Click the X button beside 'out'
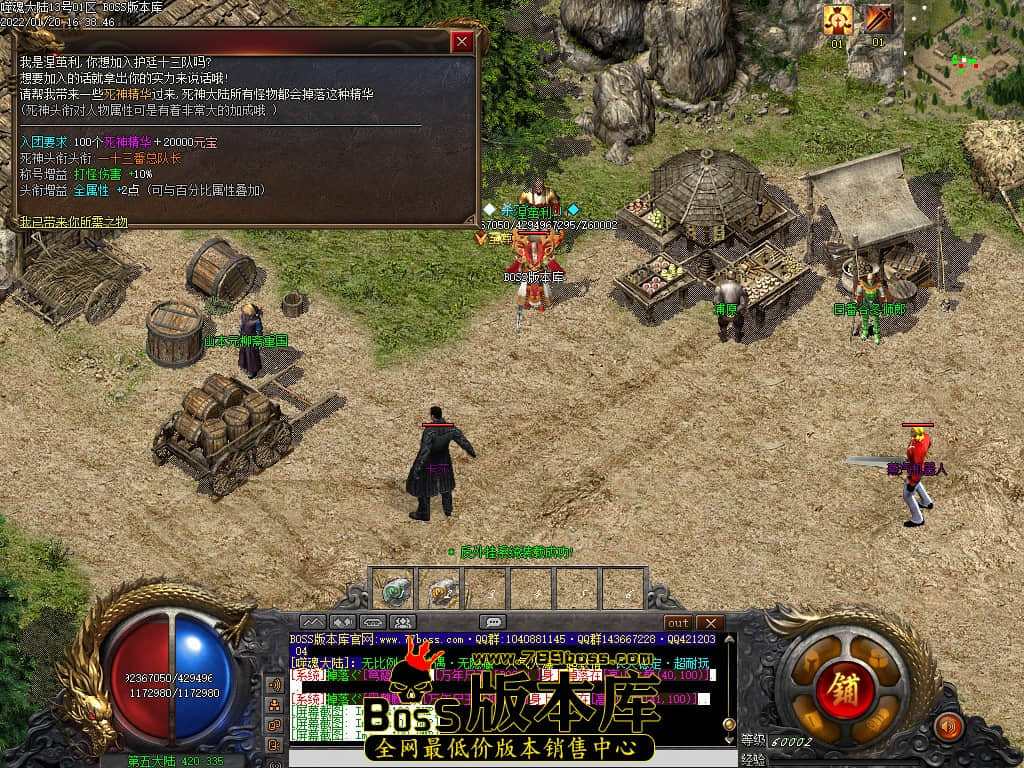 coord(709,622)
